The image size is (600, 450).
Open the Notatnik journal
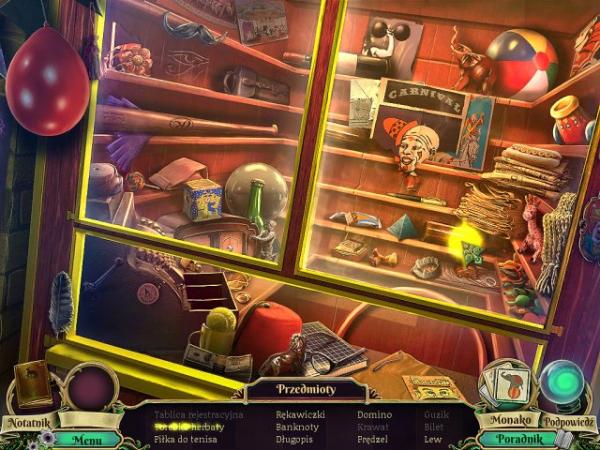(x=30, y=389)
